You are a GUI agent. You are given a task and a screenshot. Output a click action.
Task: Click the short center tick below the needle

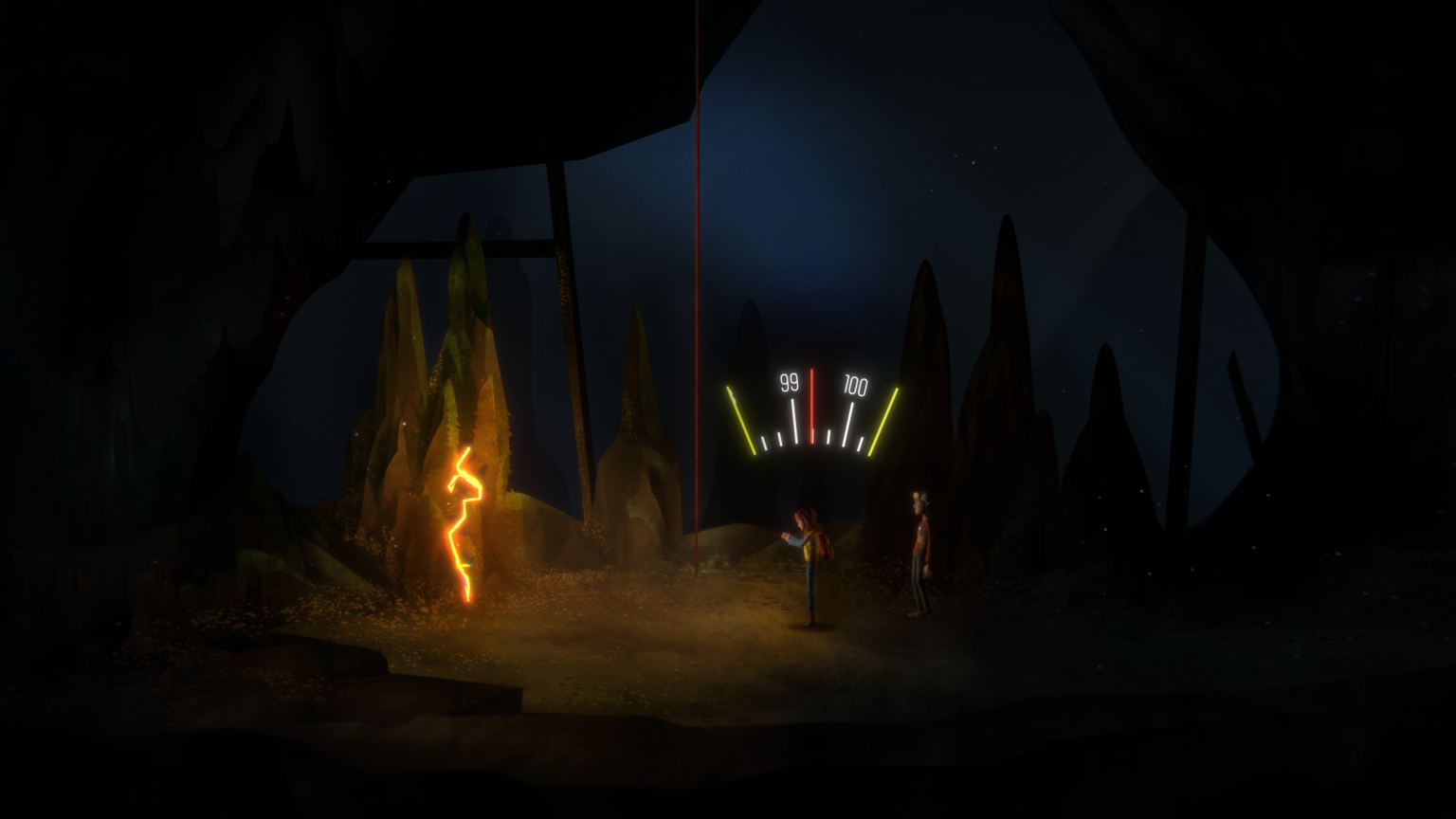[x=812, y=437]
